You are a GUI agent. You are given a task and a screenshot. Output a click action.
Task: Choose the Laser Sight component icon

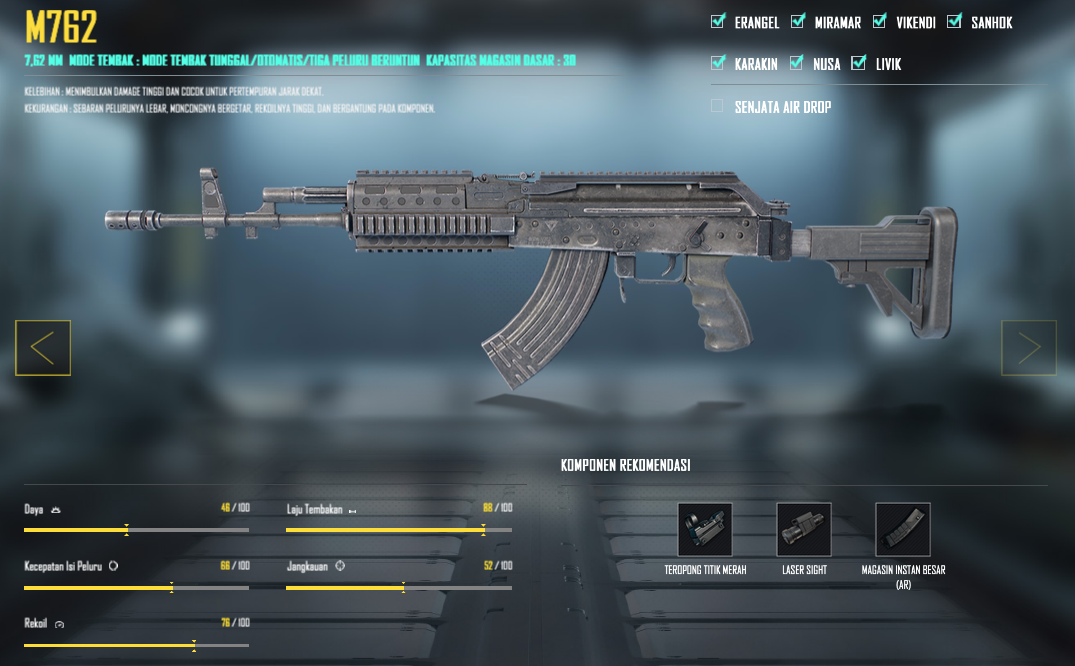pos(804,529)
